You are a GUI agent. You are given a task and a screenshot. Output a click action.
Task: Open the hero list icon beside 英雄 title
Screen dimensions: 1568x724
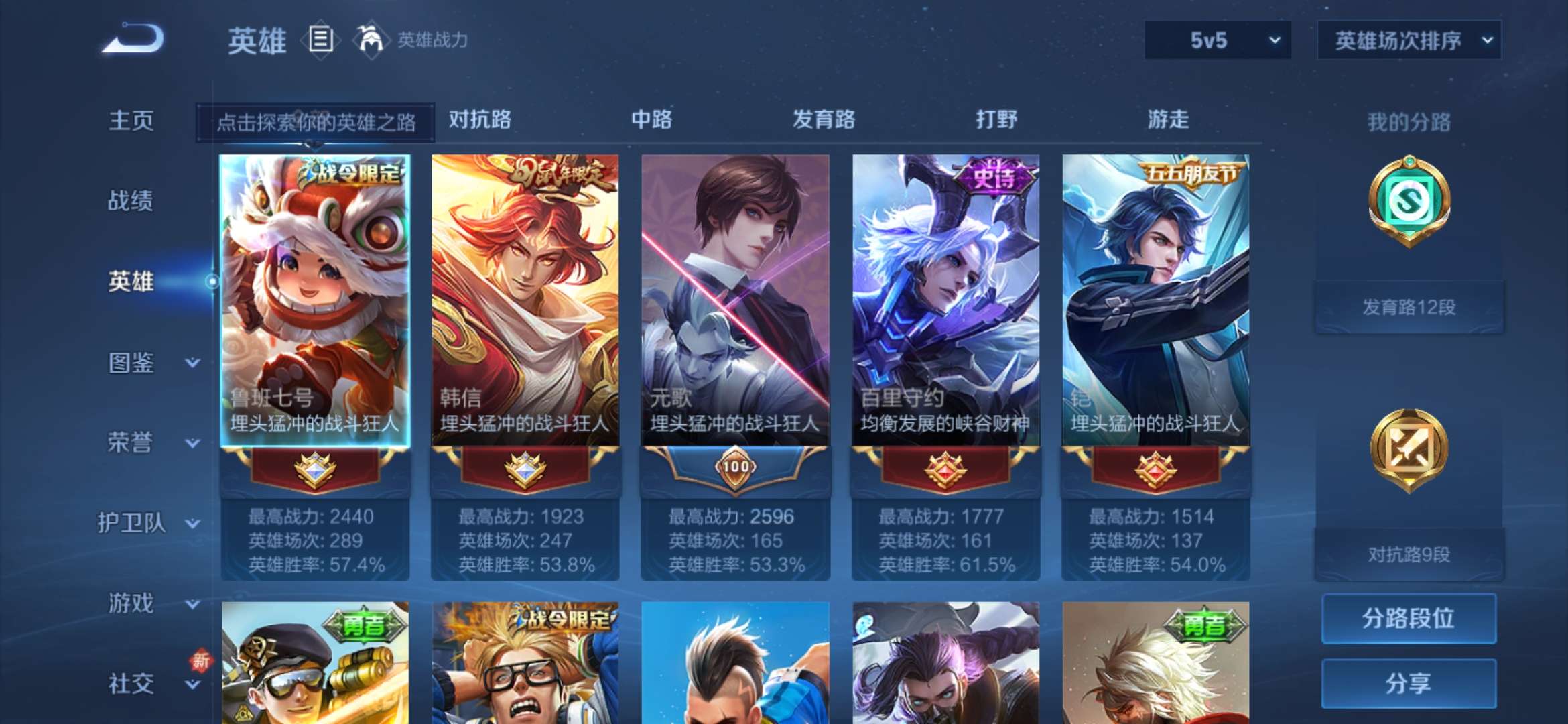tap(321, 40)
